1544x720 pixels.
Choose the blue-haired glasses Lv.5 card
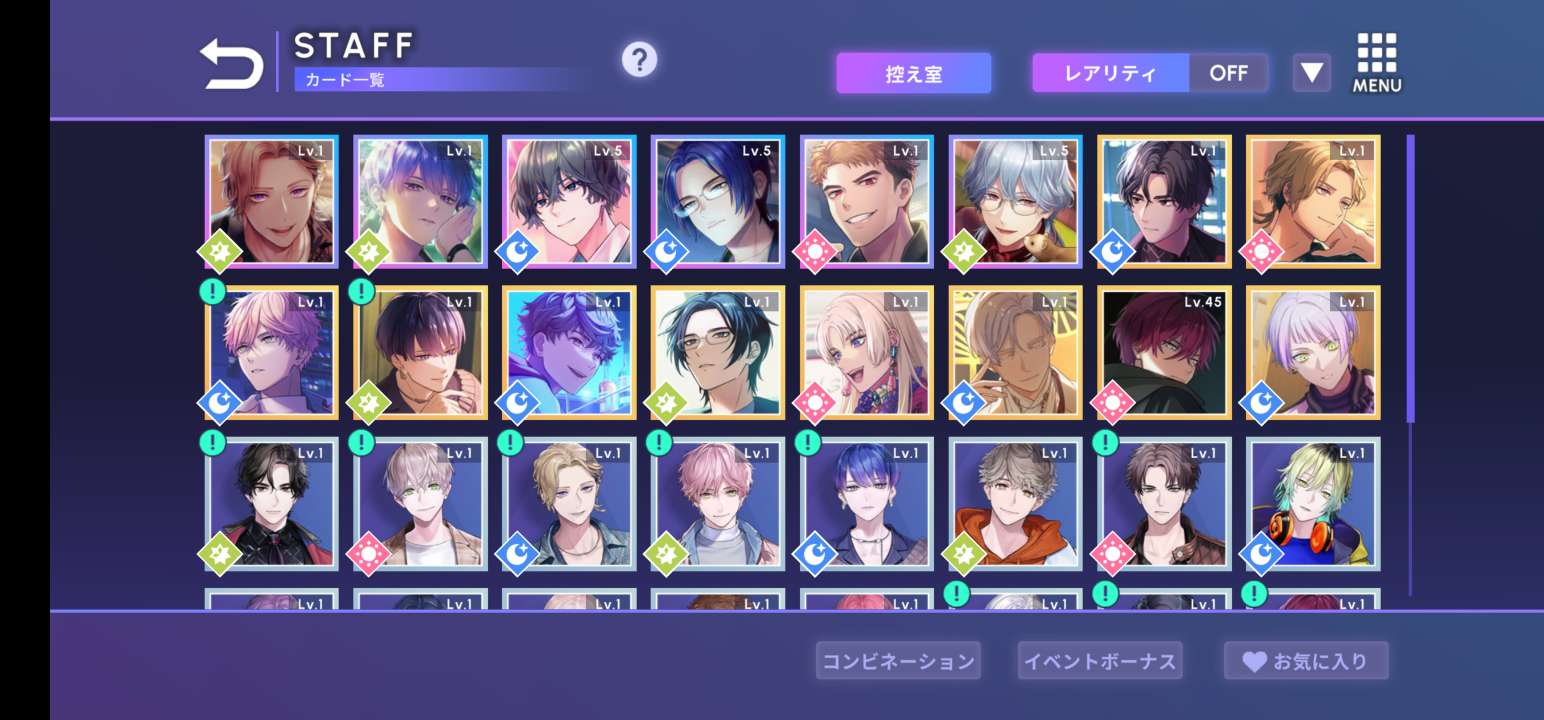click(x=718, y=201)
